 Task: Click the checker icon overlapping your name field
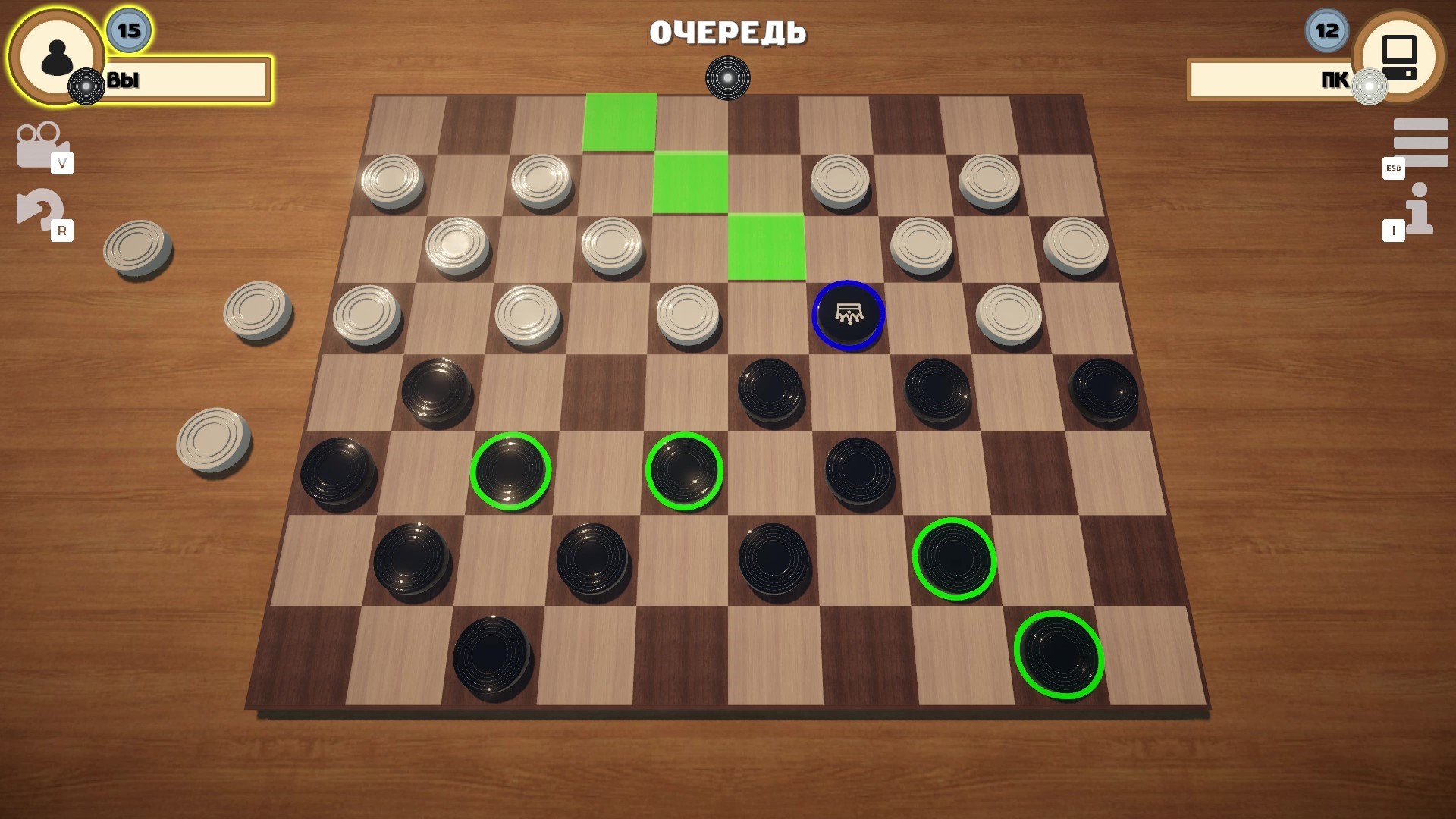[86, 86]
